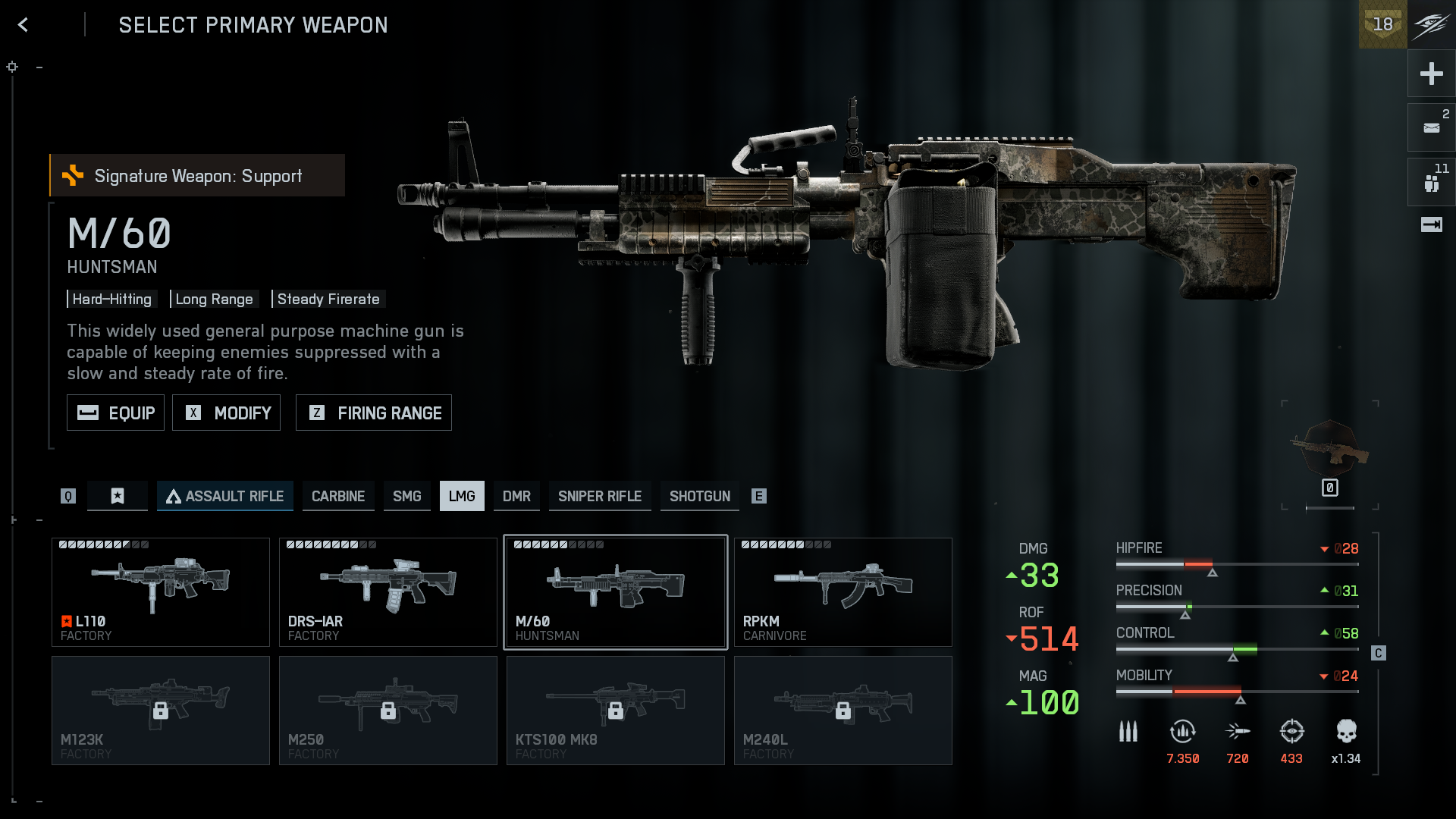Switch to the Assault Rifle category
Image resolution: width=1456 pixels, height=819 pixels.
pyautogui.click(x=225, y=496)
